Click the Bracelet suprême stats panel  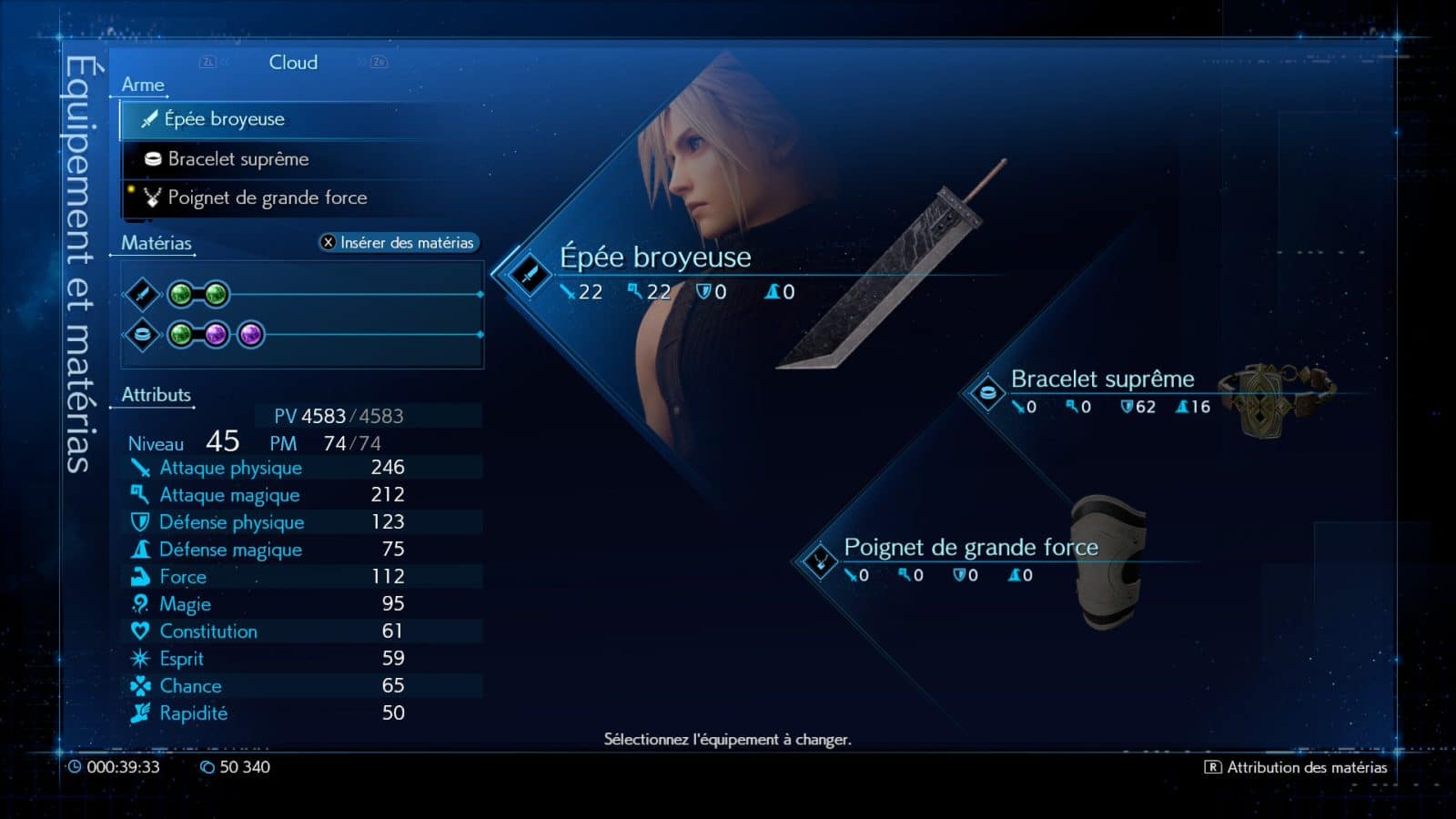coord(1102,390)
